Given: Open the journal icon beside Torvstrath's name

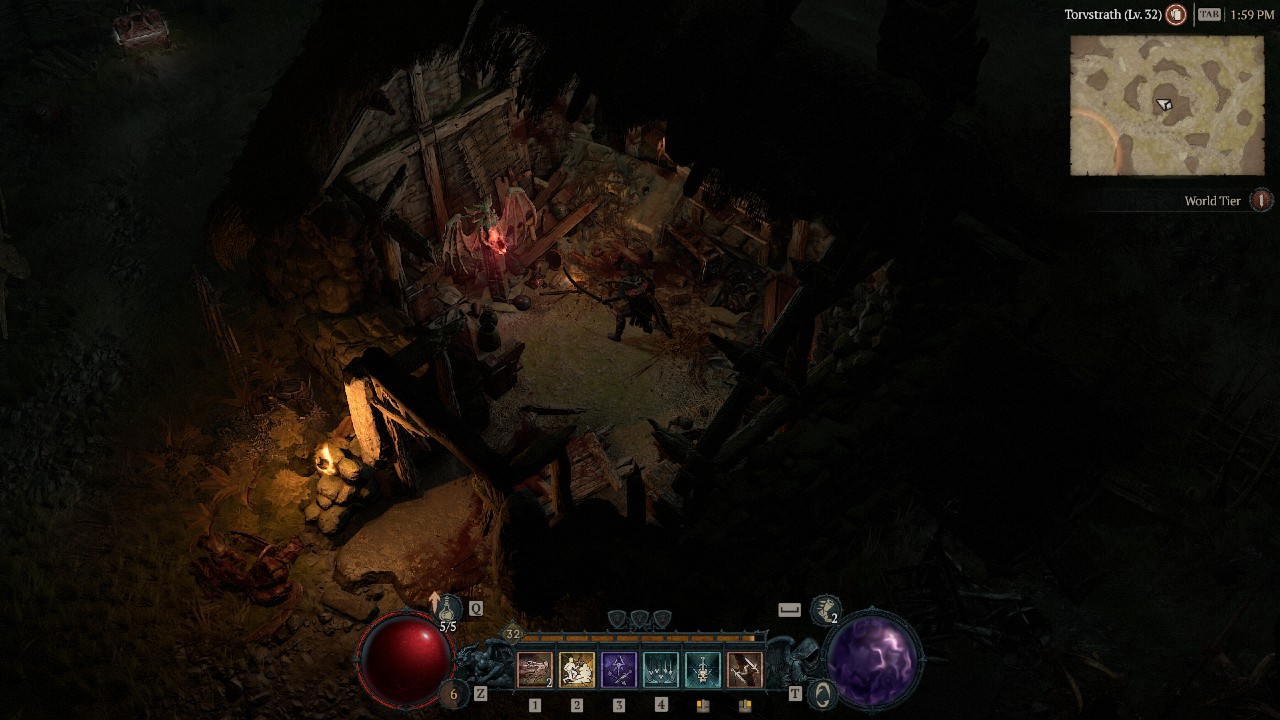Looking at the screenshot, I should click(x=1177, y=15).
